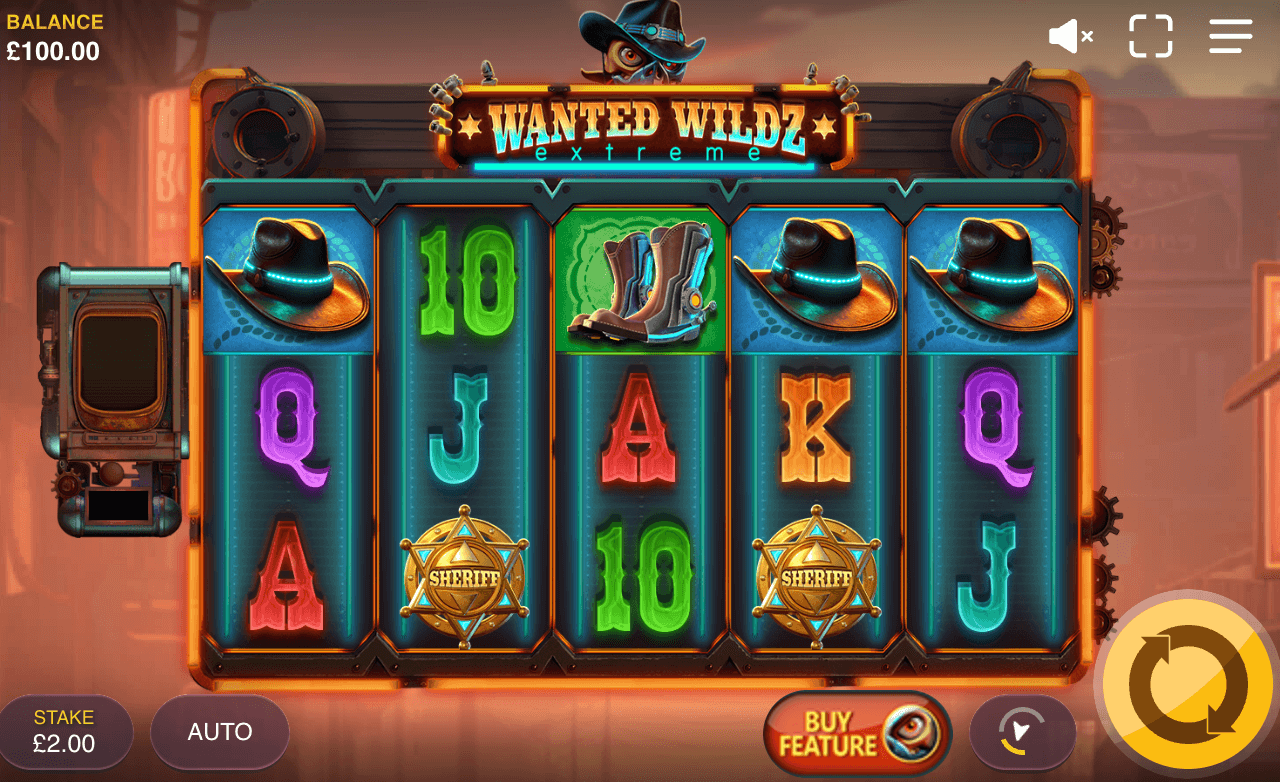Toggle fullscreen mode
Viewport: 1280px width, 782px height.
[1150, 36]
